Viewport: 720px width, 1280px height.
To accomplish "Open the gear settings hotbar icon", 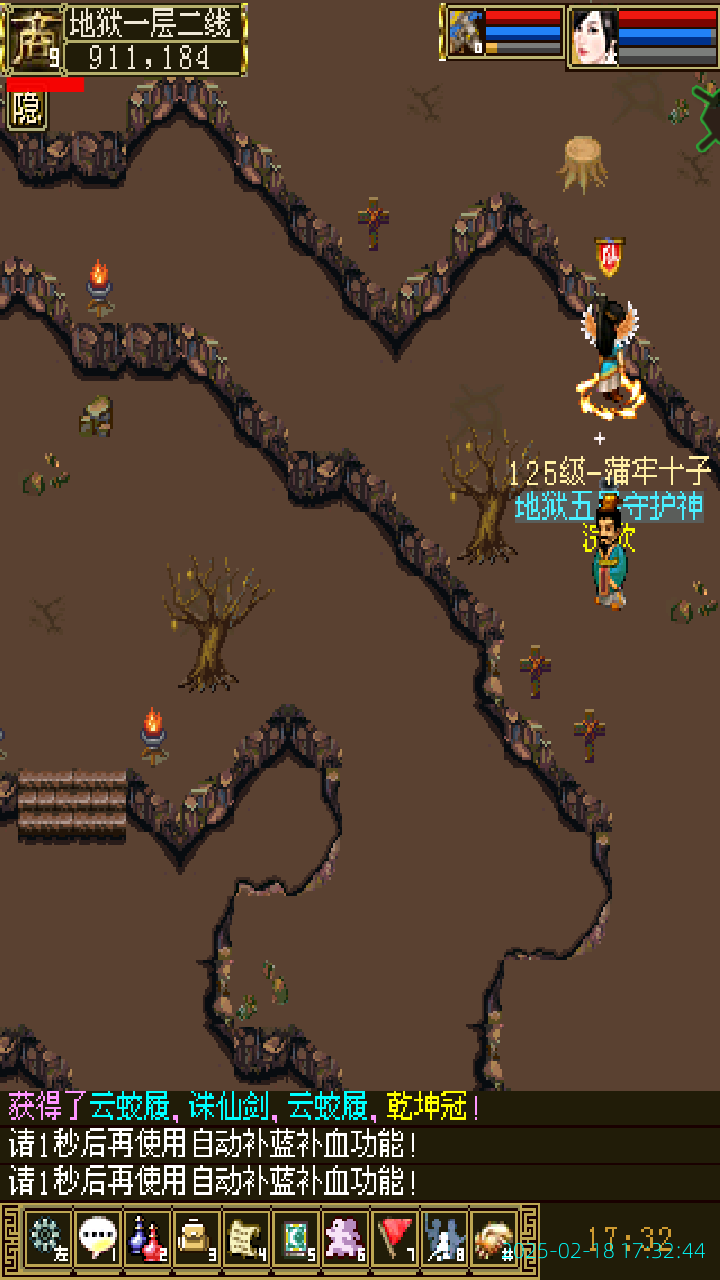I will [x=47, y=1238].
